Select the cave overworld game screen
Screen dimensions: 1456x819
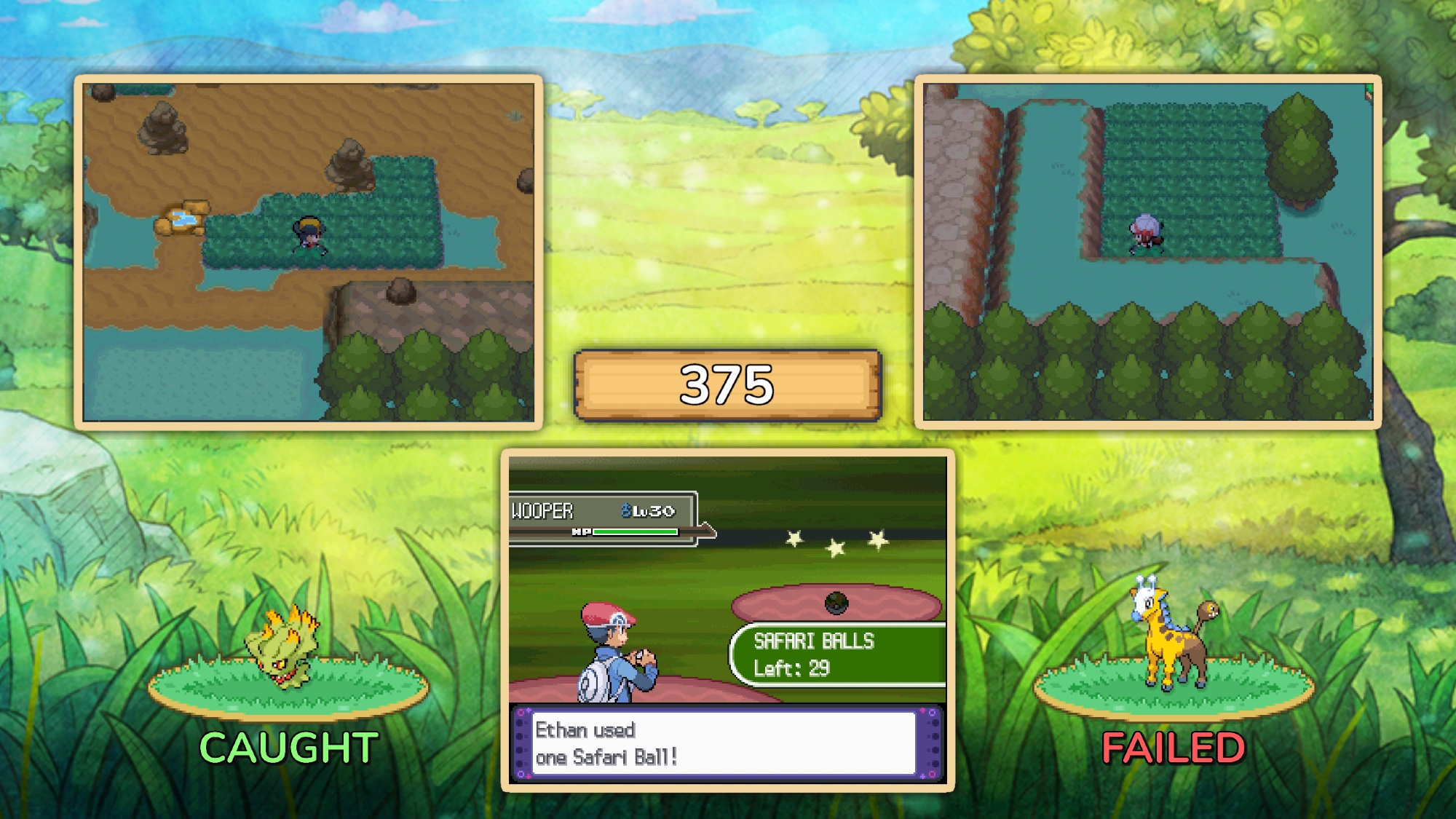309,252
